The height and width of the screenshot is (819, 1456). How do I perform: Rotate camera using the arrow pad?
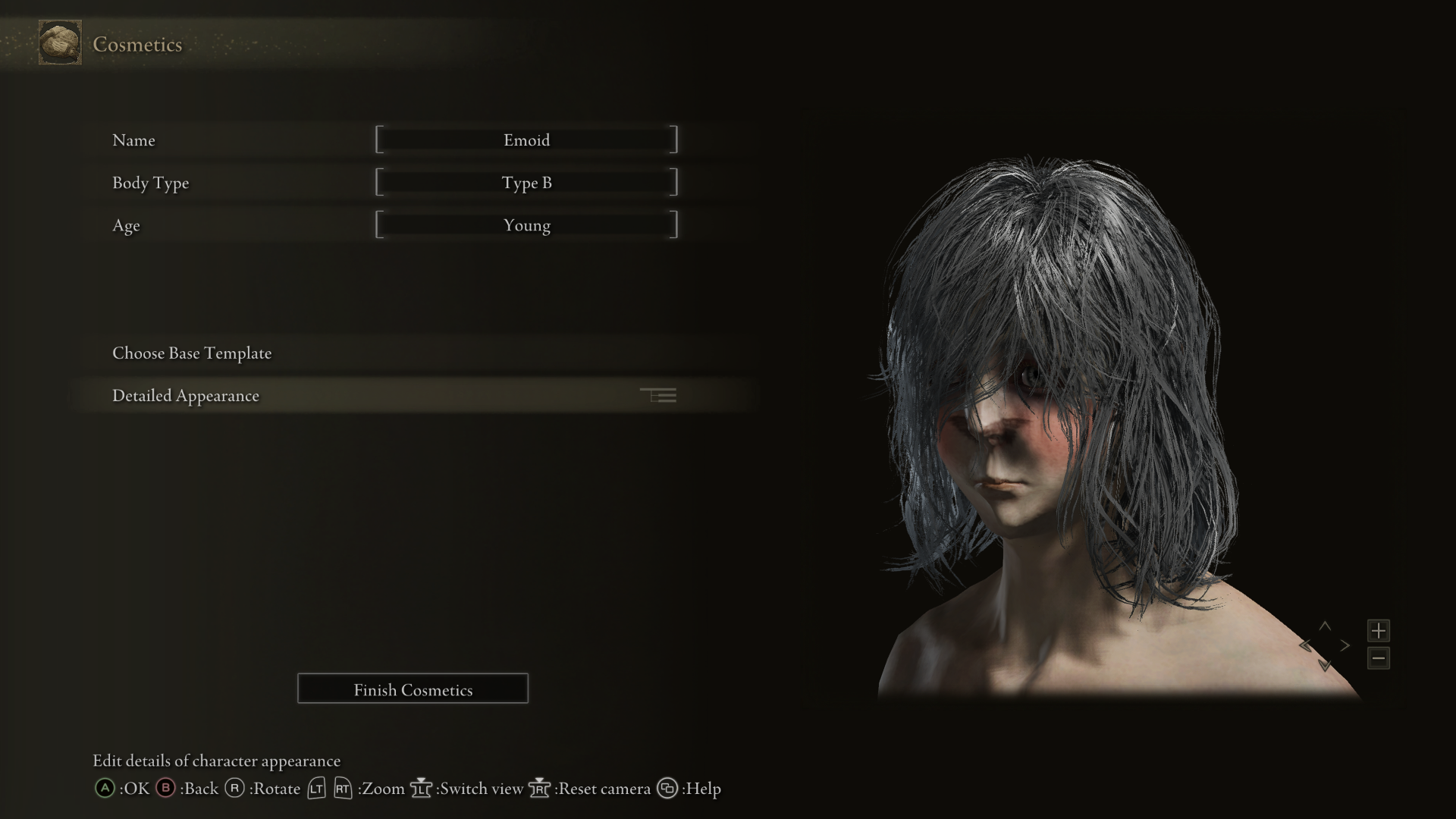1325,646
